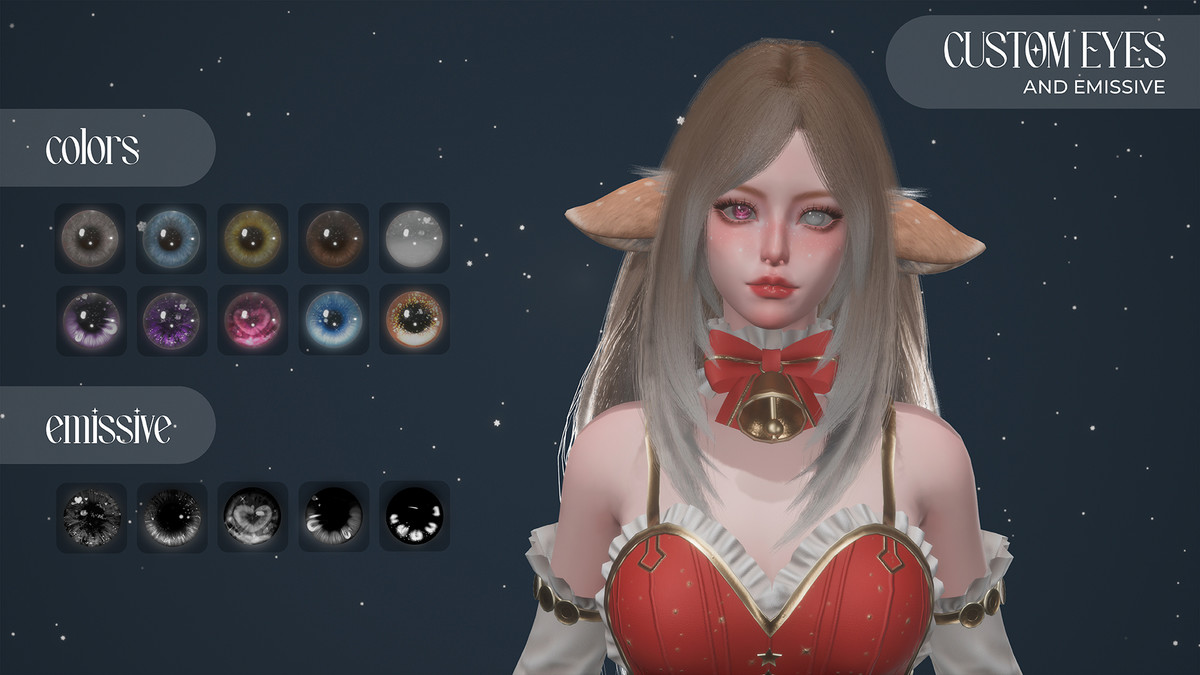Select the bright blue eye with white rim
Image resolution: width=1200 pixels, height=675 pixels.
[333, 319]
